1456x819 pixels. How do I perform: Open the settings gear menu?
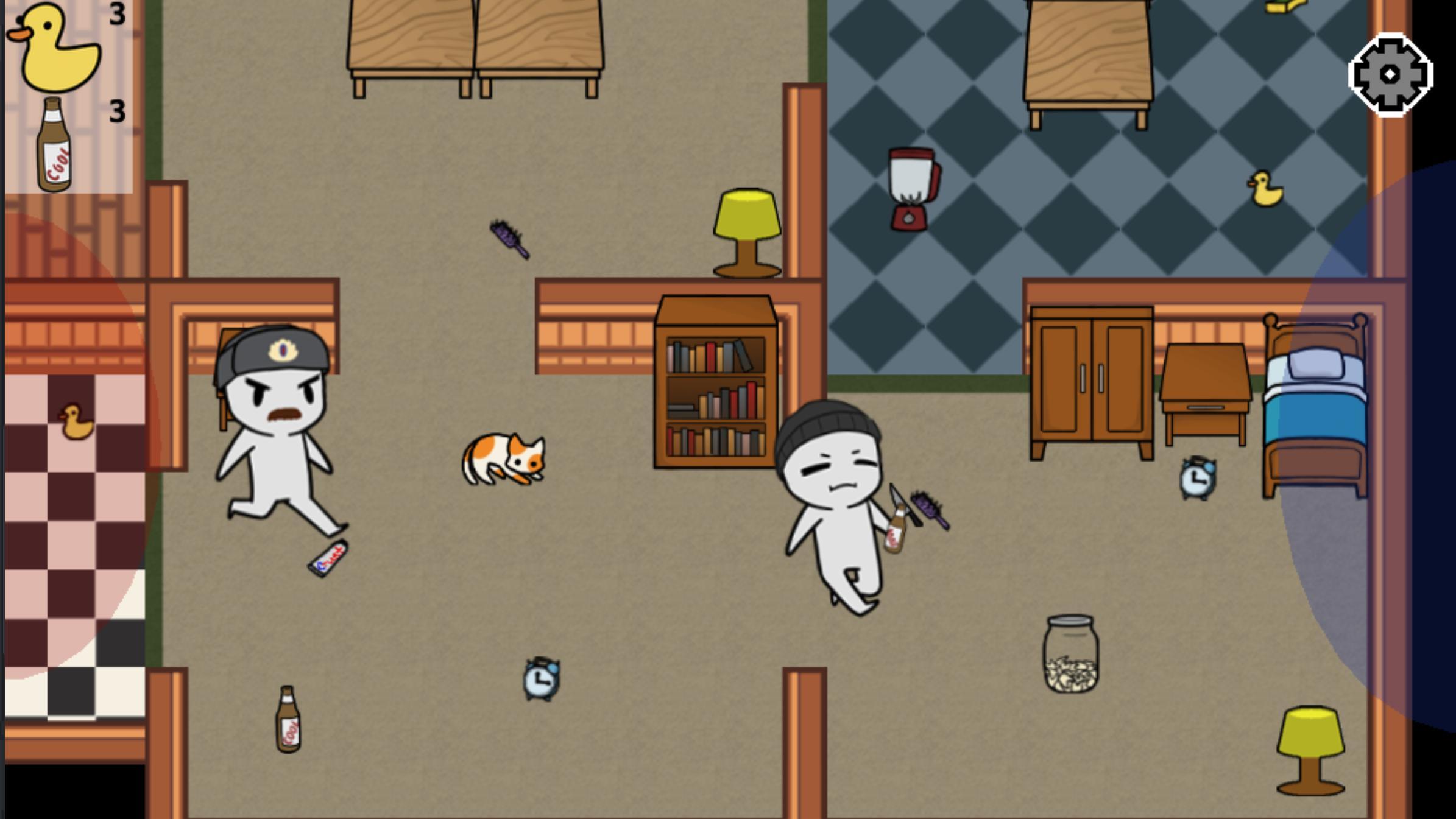pyautogui.click(x=1391, y=75)
